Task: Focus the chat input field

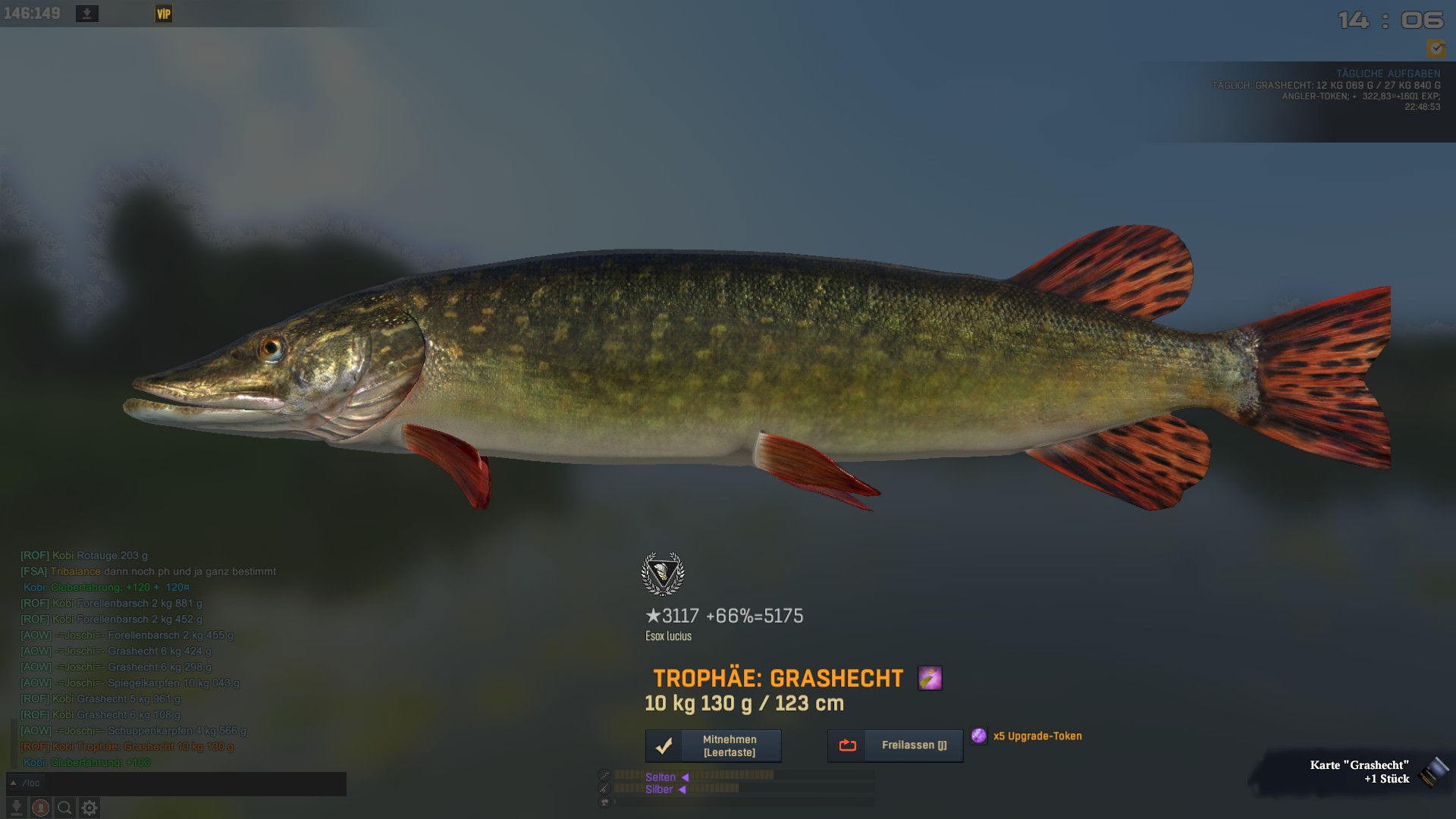Action: (182, 783)
